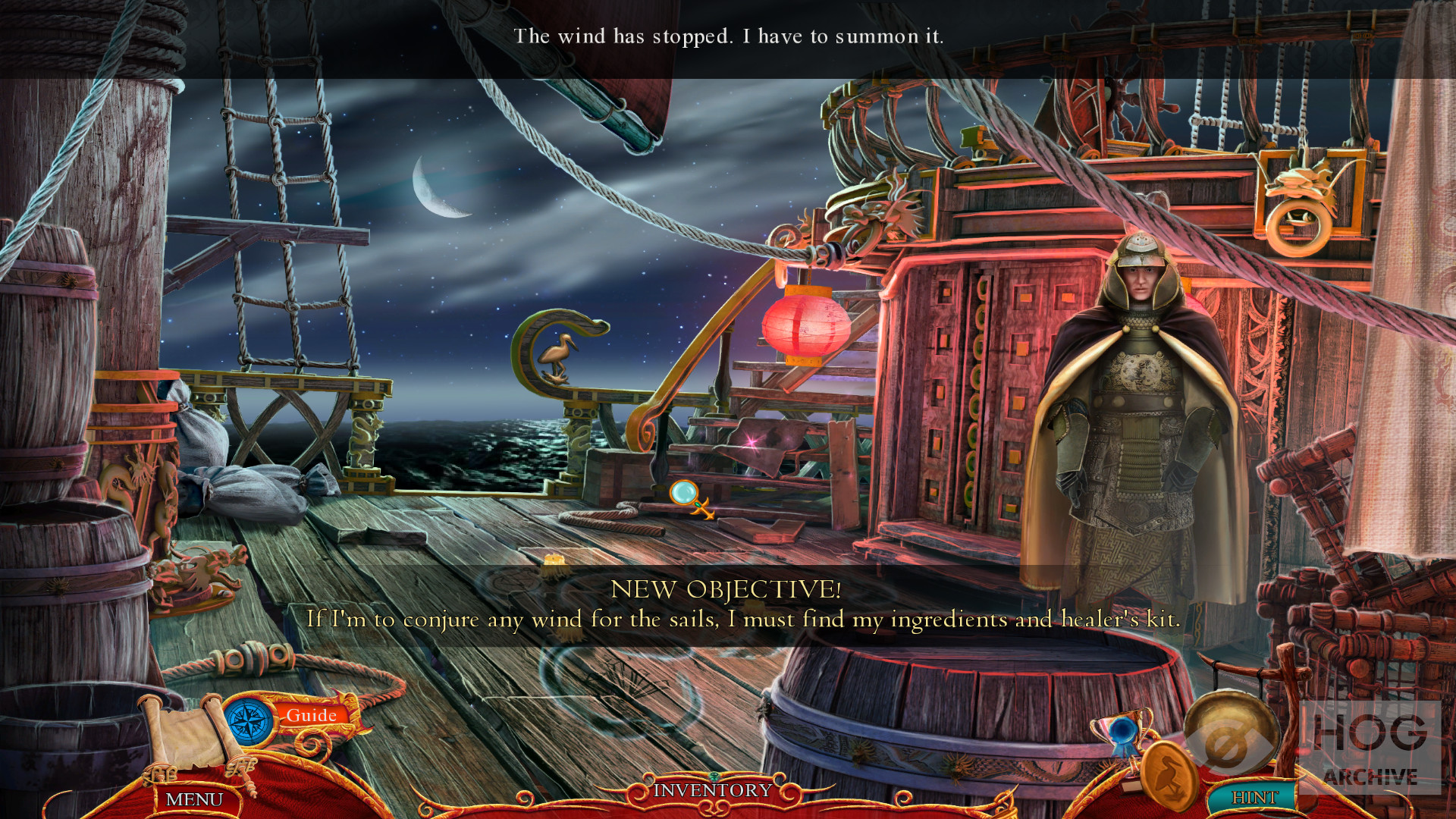Click the blue compass map icon
The height and width of the screenshot is (819, 1456).
249,721
